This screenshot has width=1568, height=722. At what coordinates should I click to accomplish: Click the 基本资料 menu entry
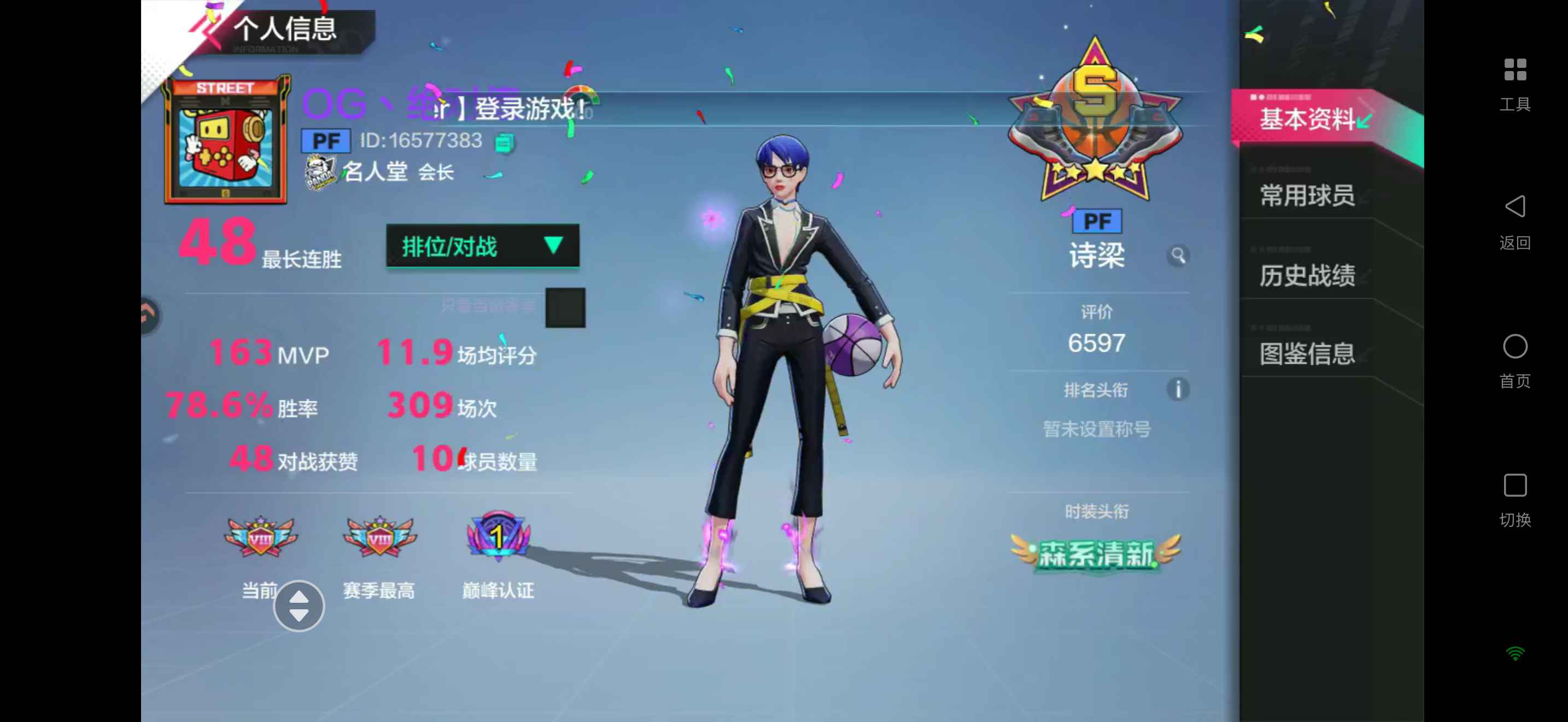pyautogui.click(x=1307, y=120)
